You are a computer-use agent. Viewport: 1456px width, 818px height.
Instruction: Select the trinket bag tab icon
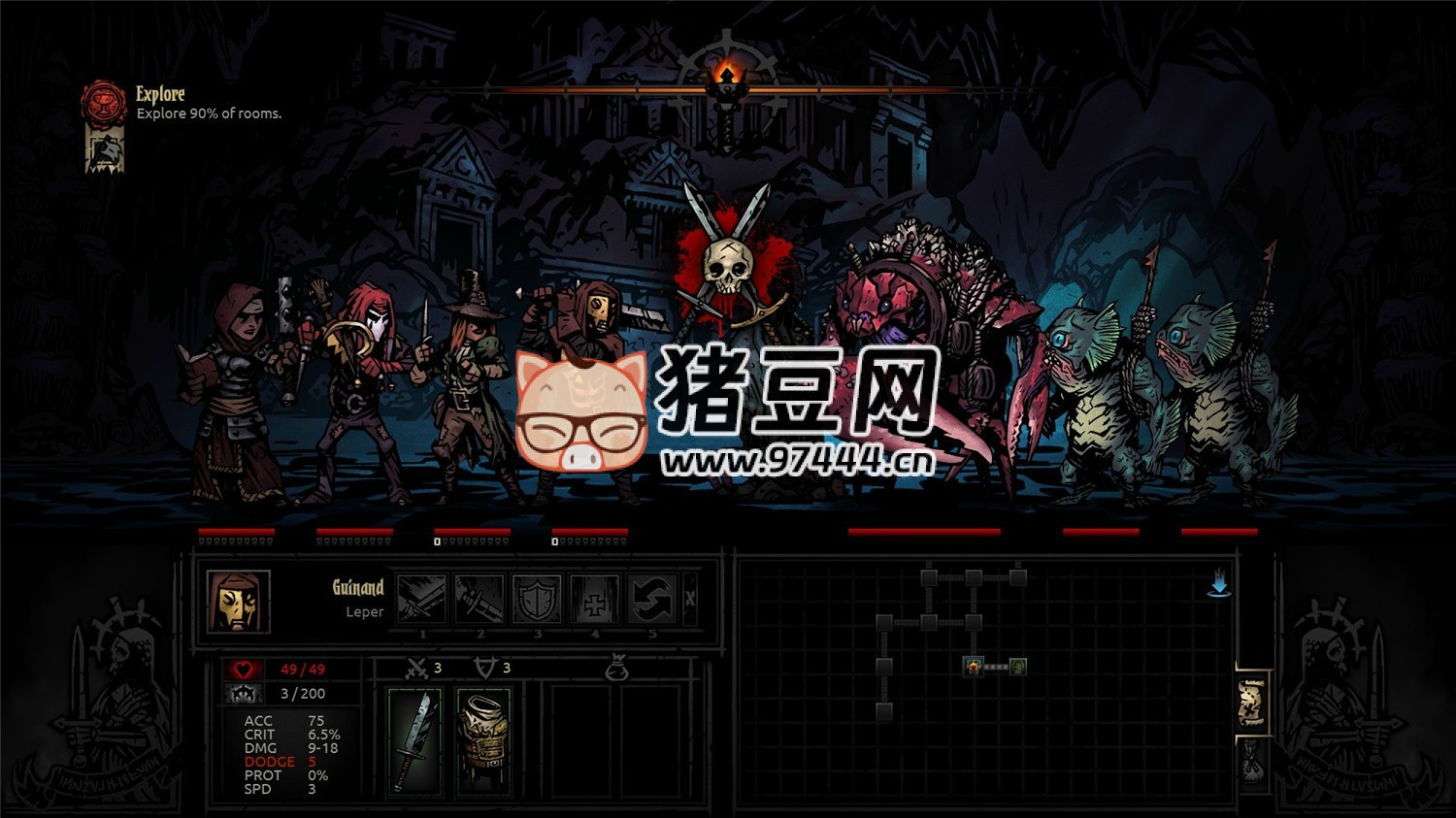(619, 668)
